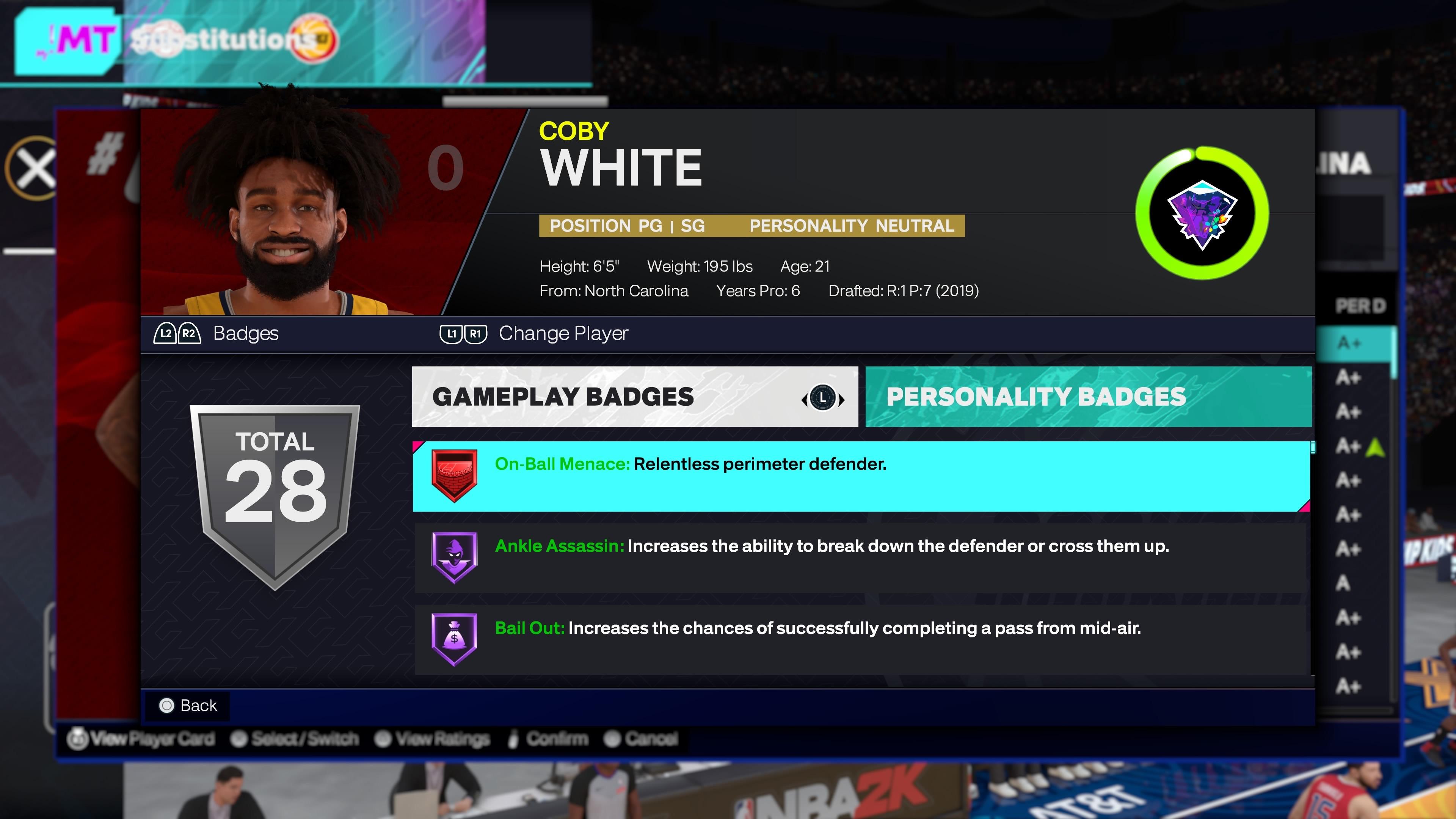Click the left arrow beside the L stick icon
The width and height of the screenshot is (1456, 819).
pyautogui.click(x=805, y=399)
